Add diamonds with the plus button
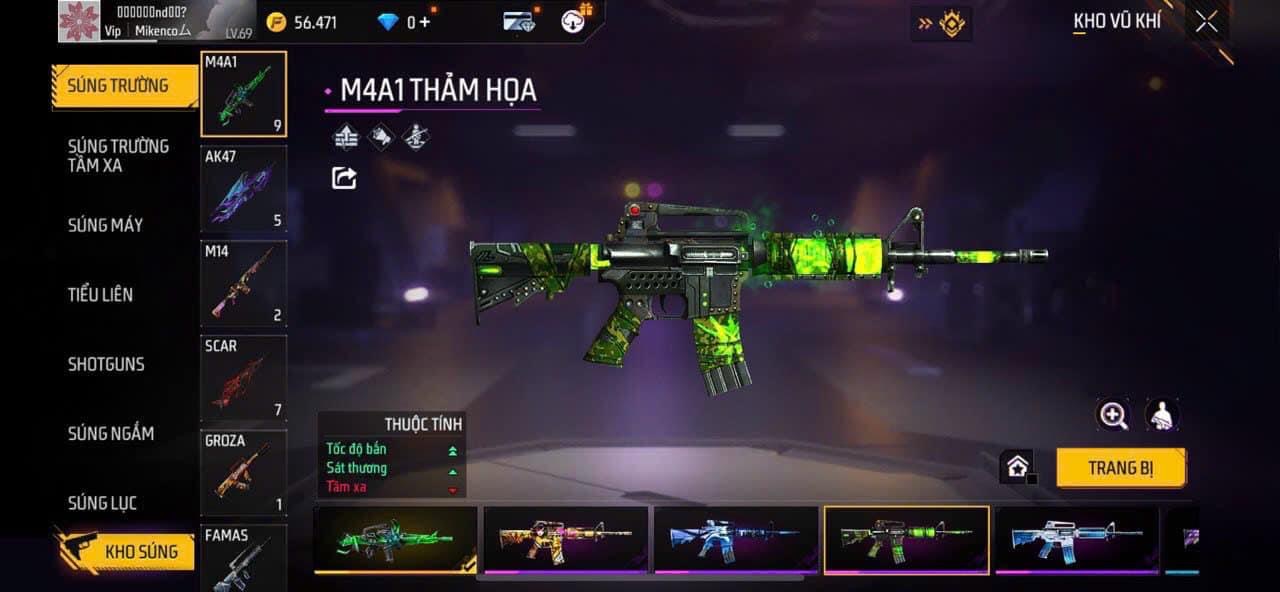Screen dimensions: 1280x592 [424, 22]
